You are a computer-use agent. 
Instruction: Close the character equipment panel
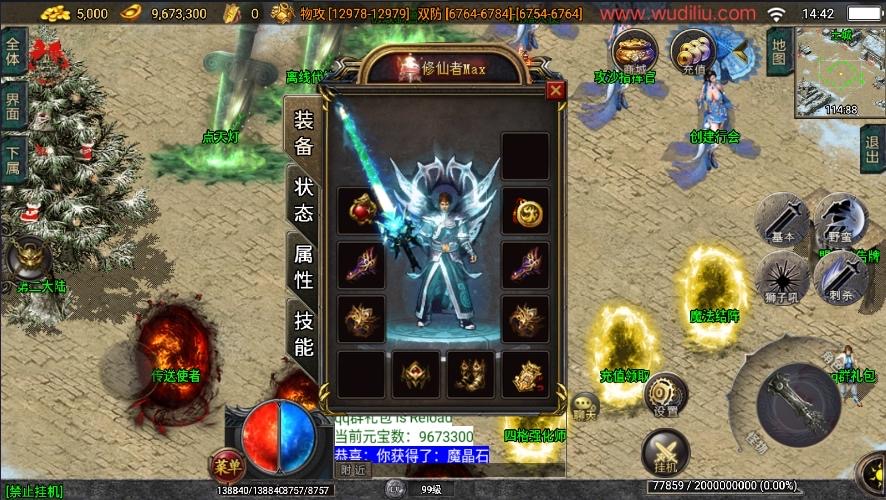coord(556,91)
